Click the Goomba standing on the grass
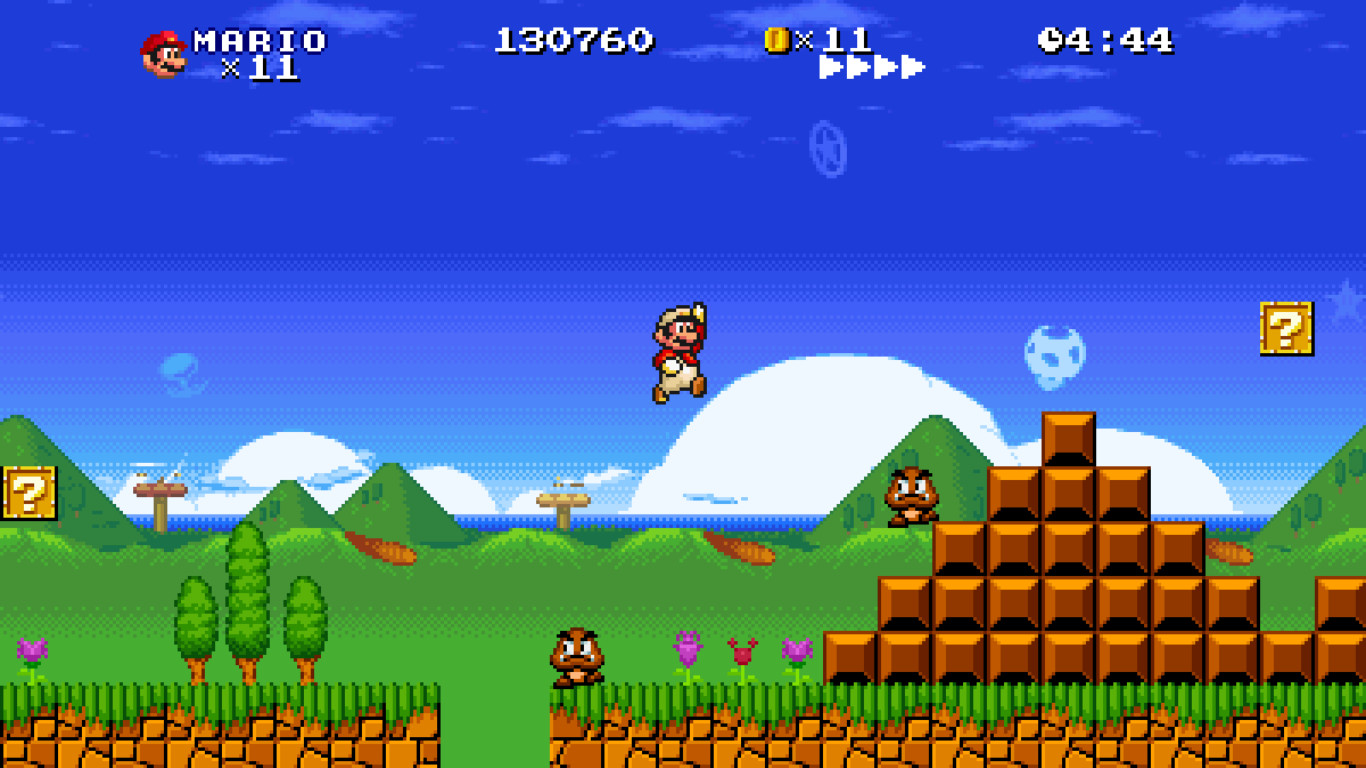The height and width of the screenshot is (768, 1366). 576,657
